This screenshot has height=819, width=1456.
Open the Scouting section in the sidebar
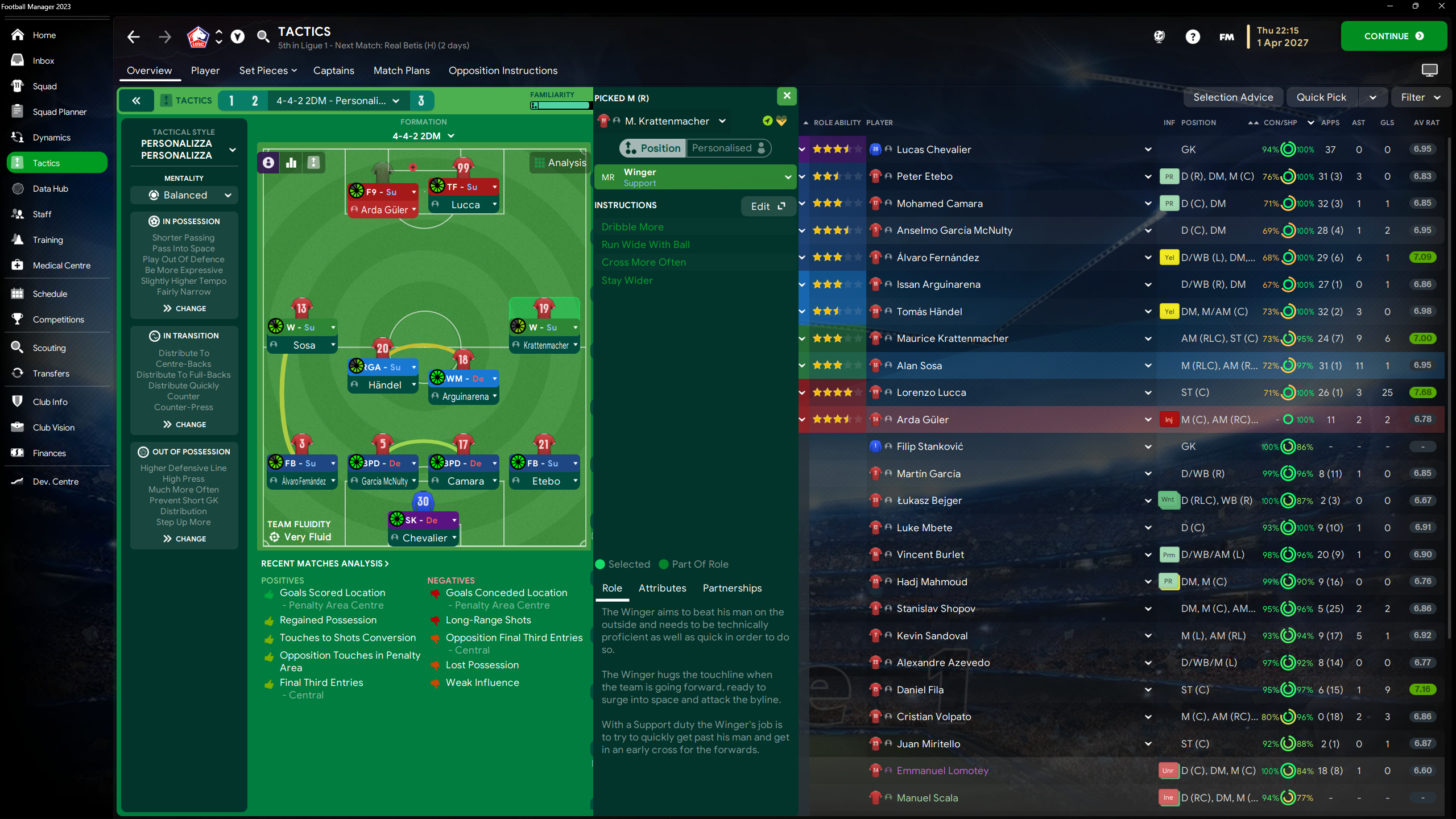[48, 348]
